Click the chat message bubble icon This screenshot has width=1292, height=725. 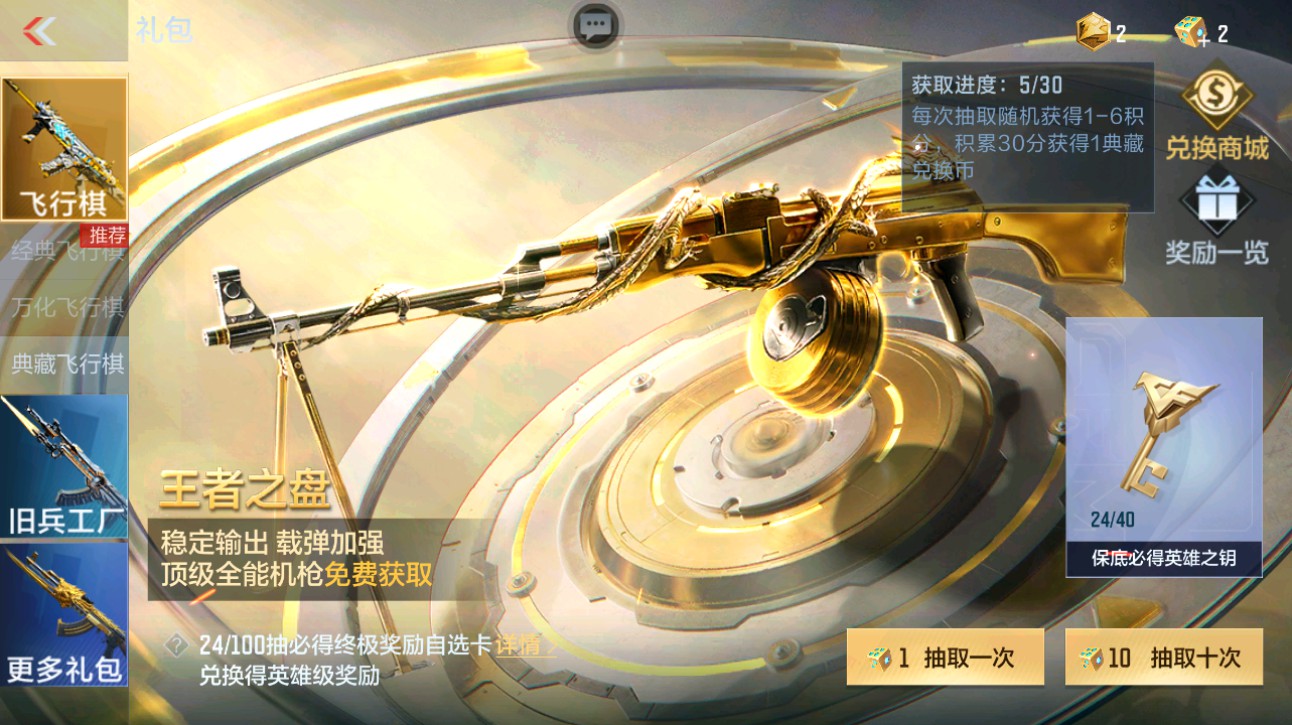pos(598,27)
